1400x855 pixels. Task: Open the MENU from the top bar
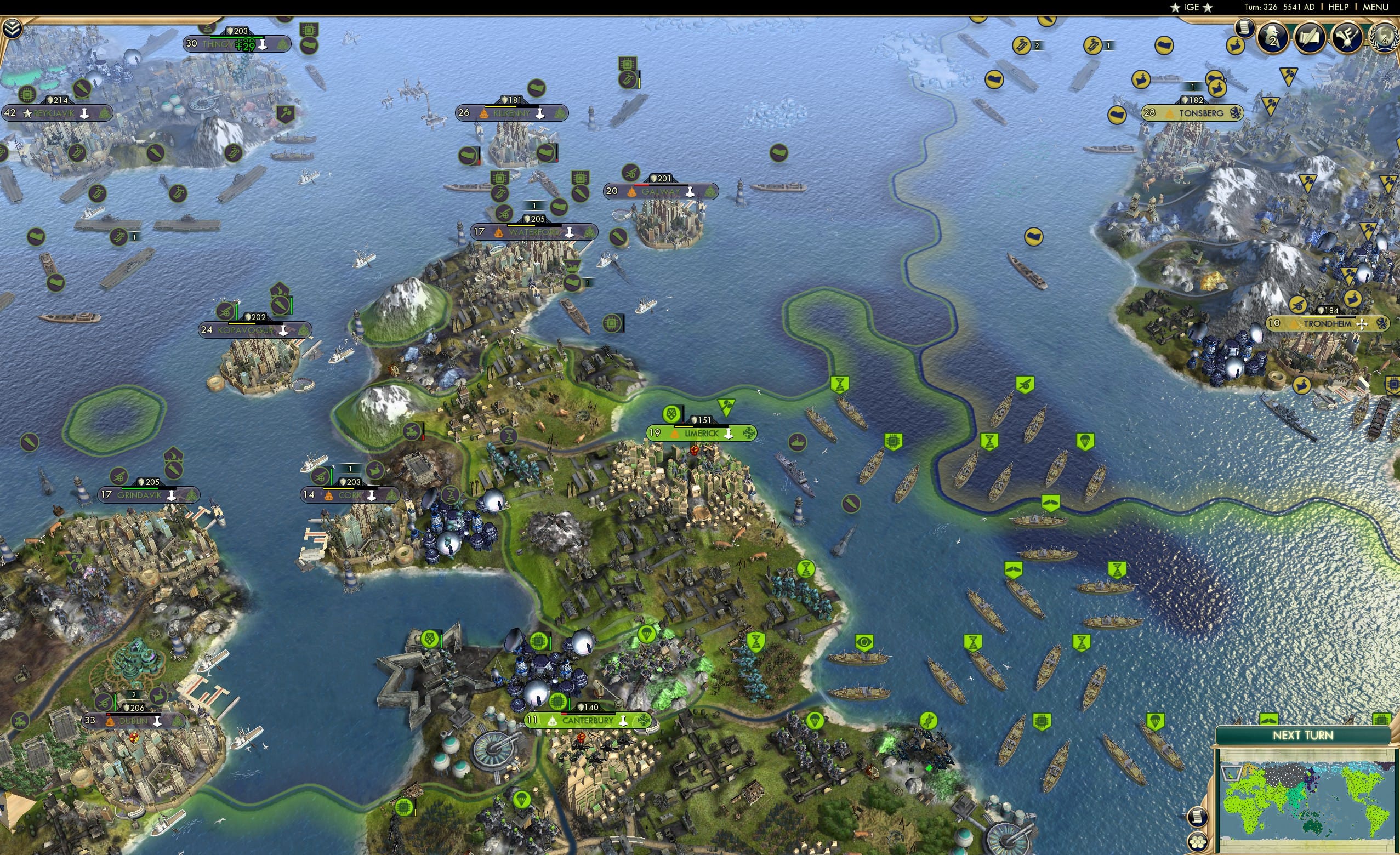tap(1375, 7)
